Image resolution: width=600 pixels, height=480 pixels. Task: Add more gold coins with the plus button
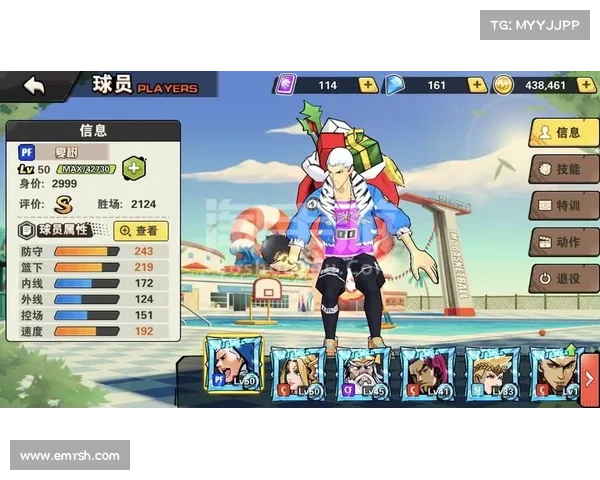point(585,86)
